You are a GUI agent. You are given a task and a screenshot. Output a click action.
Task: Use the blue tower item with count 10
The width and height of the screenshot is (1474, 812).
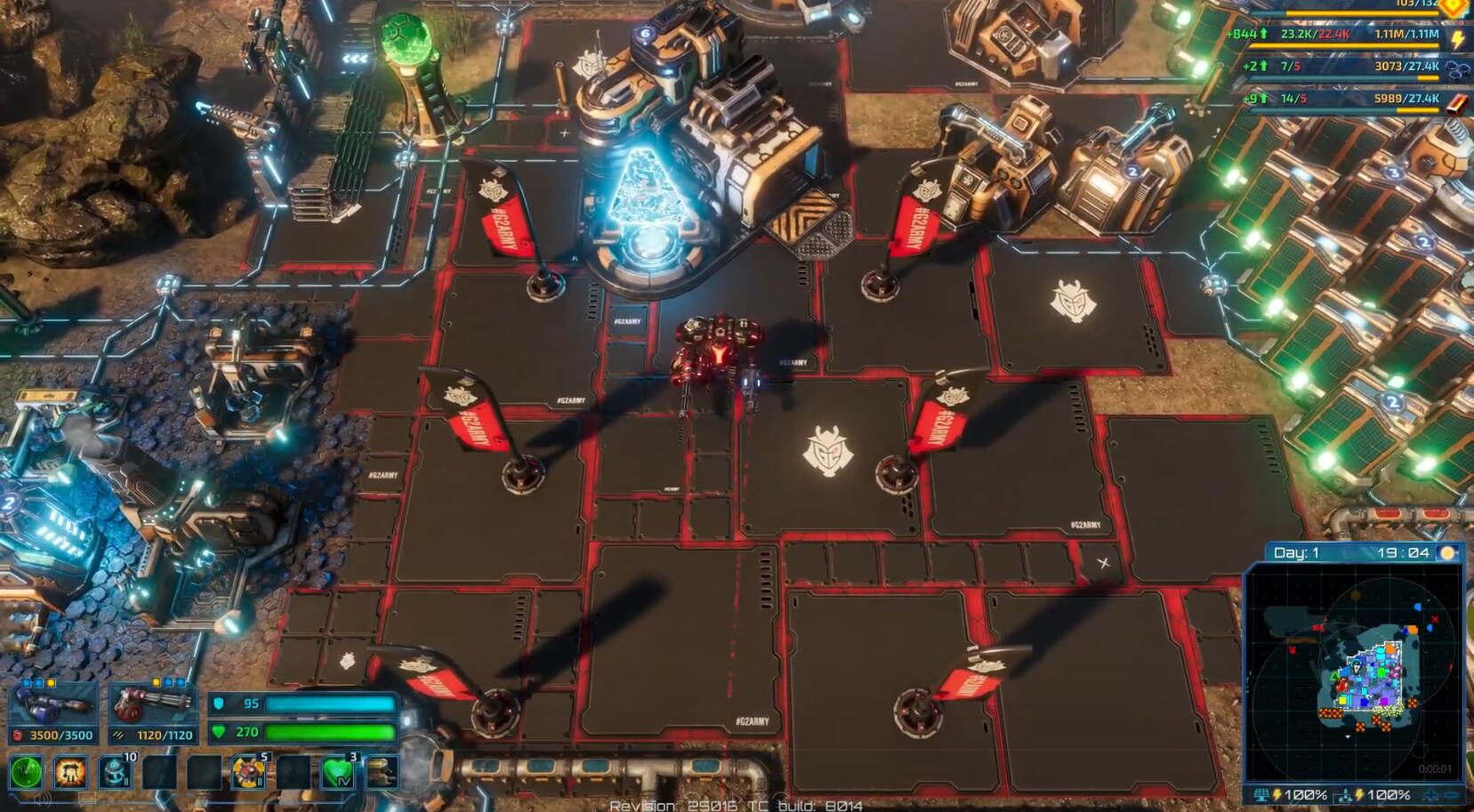tap(116, 771)
